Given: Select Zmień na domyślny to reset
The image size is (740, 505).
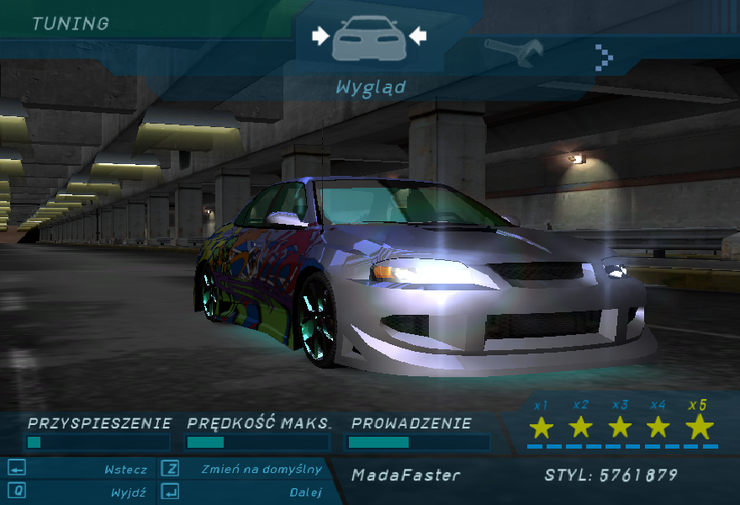Looking at the screenshot, I should coord(261,469).
